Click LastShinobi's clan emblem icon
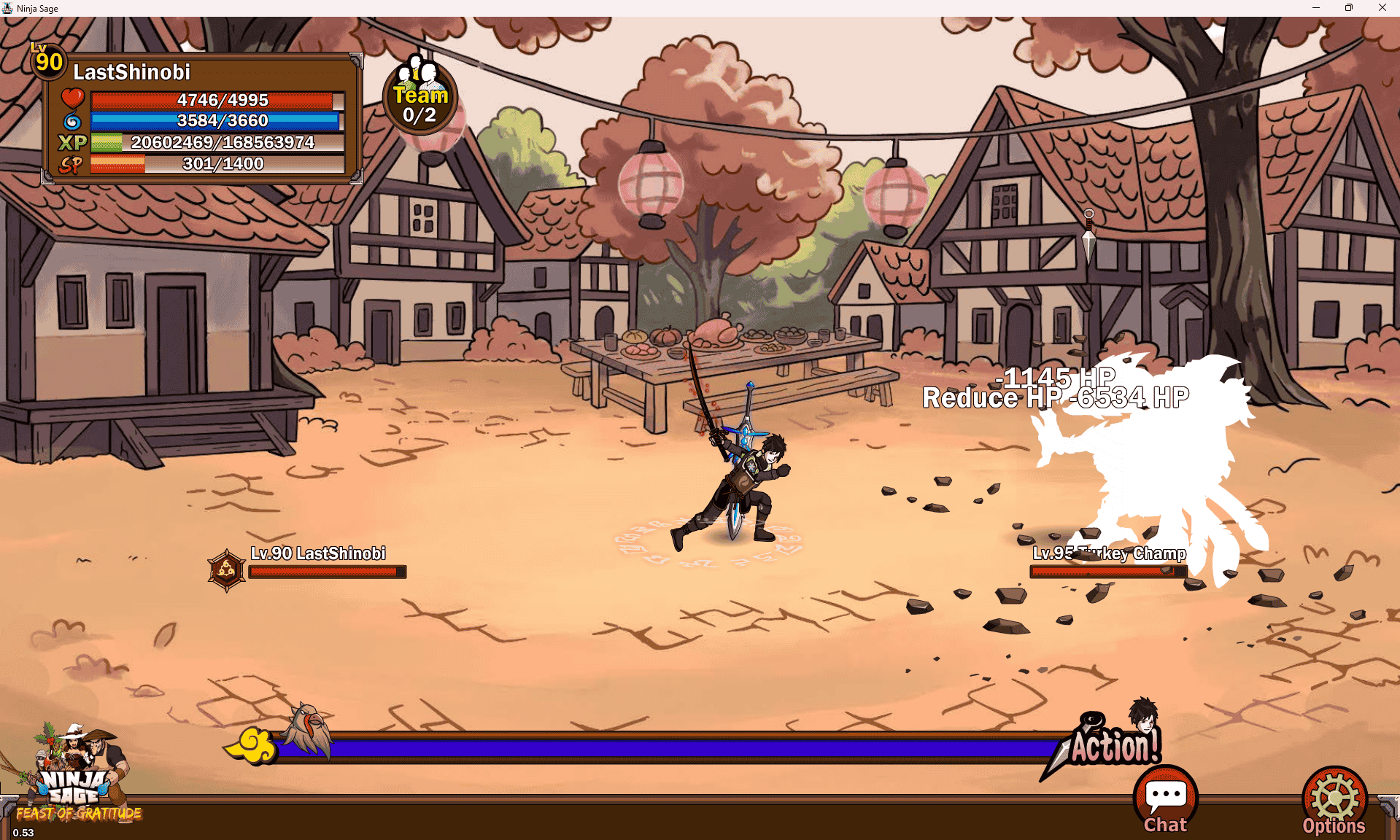Viewport: 1400px width, 840px height. (226, 570)
